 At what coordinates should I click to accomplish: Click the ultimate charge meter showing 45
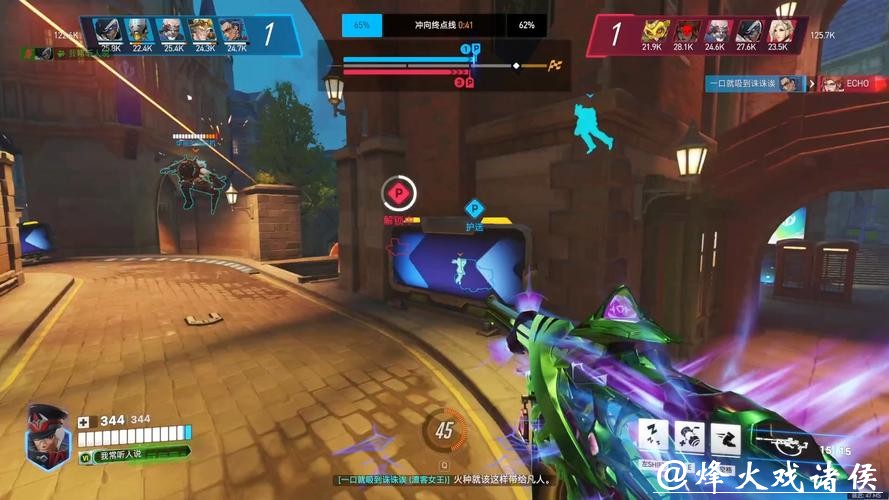click(x=444, y=431)
